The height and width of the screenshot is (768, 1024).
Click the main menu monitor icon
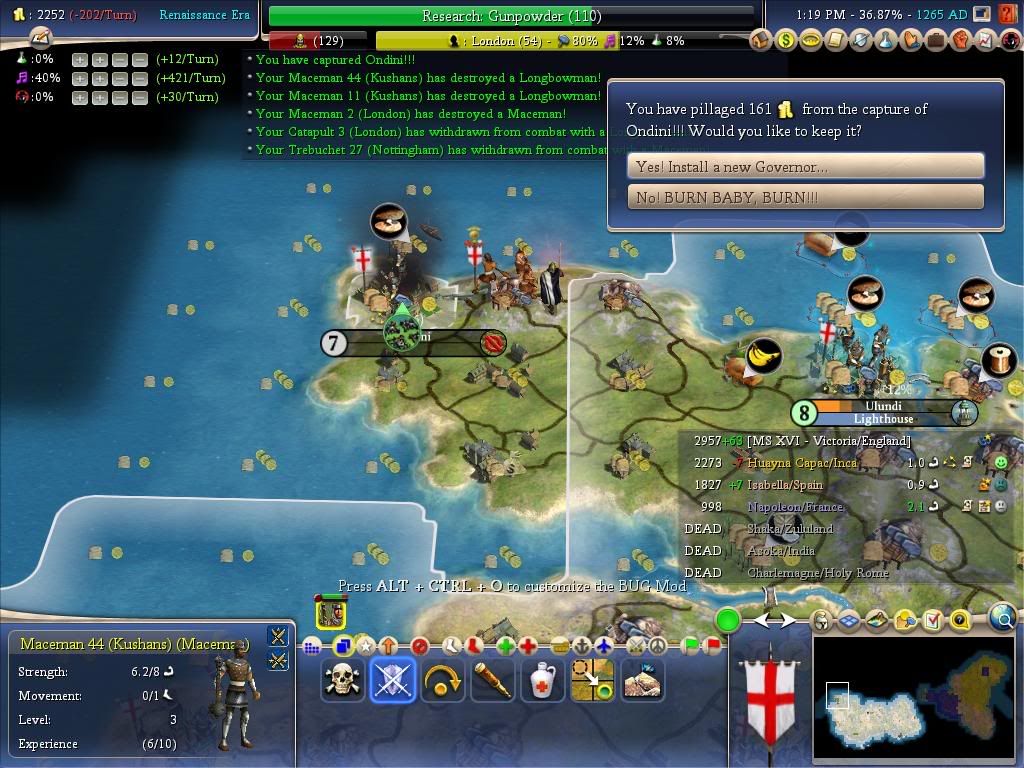coord(982,14)
